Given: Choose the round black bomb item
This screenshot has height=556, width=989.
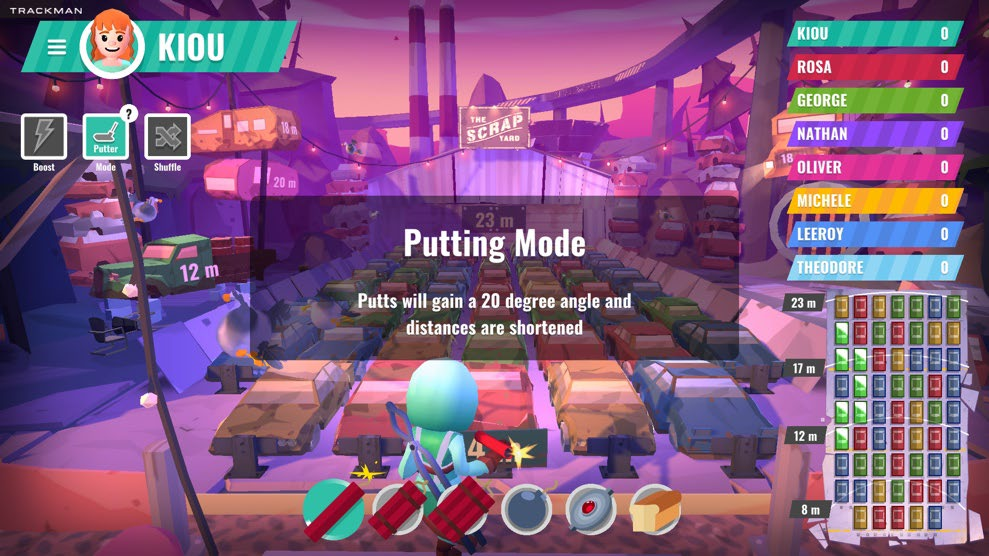Looking at the screenshot, I should pos(526,509).
